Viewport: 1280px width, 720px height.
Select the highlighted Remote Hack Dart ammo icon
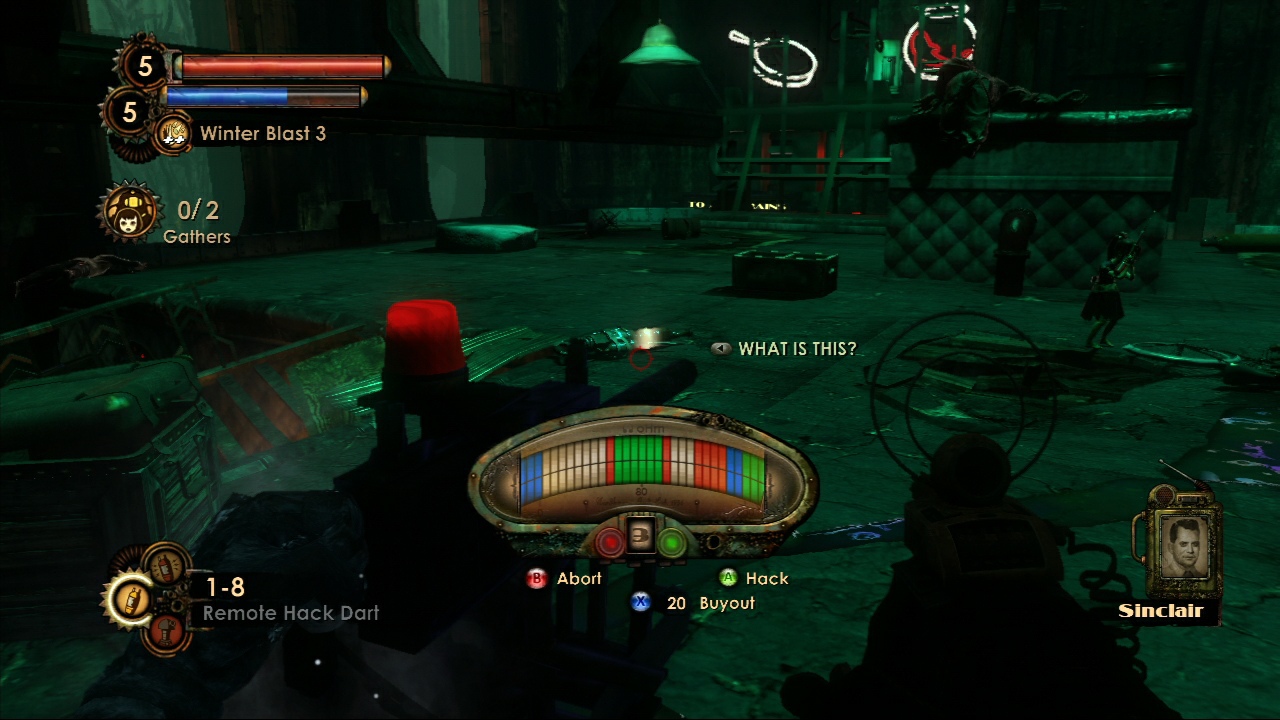coord(130,601)
